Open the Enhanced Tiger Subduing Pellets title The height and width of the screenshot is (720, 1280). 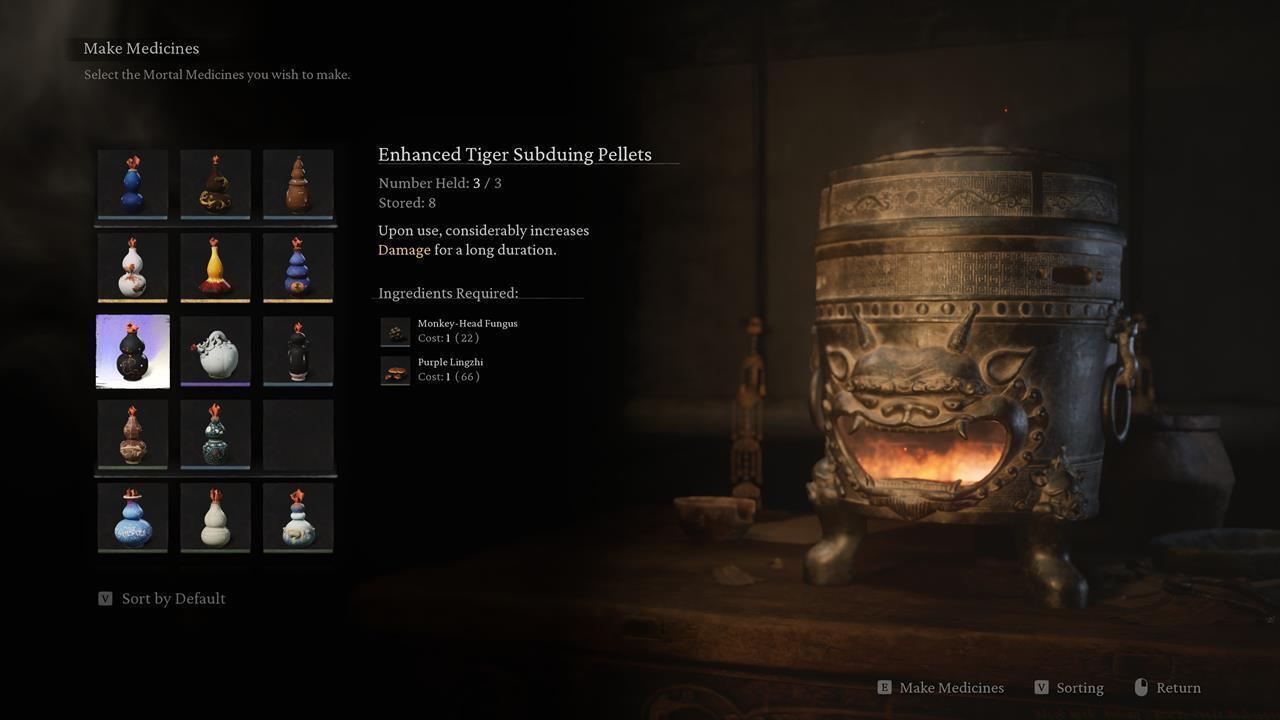(x=514, y=154)
